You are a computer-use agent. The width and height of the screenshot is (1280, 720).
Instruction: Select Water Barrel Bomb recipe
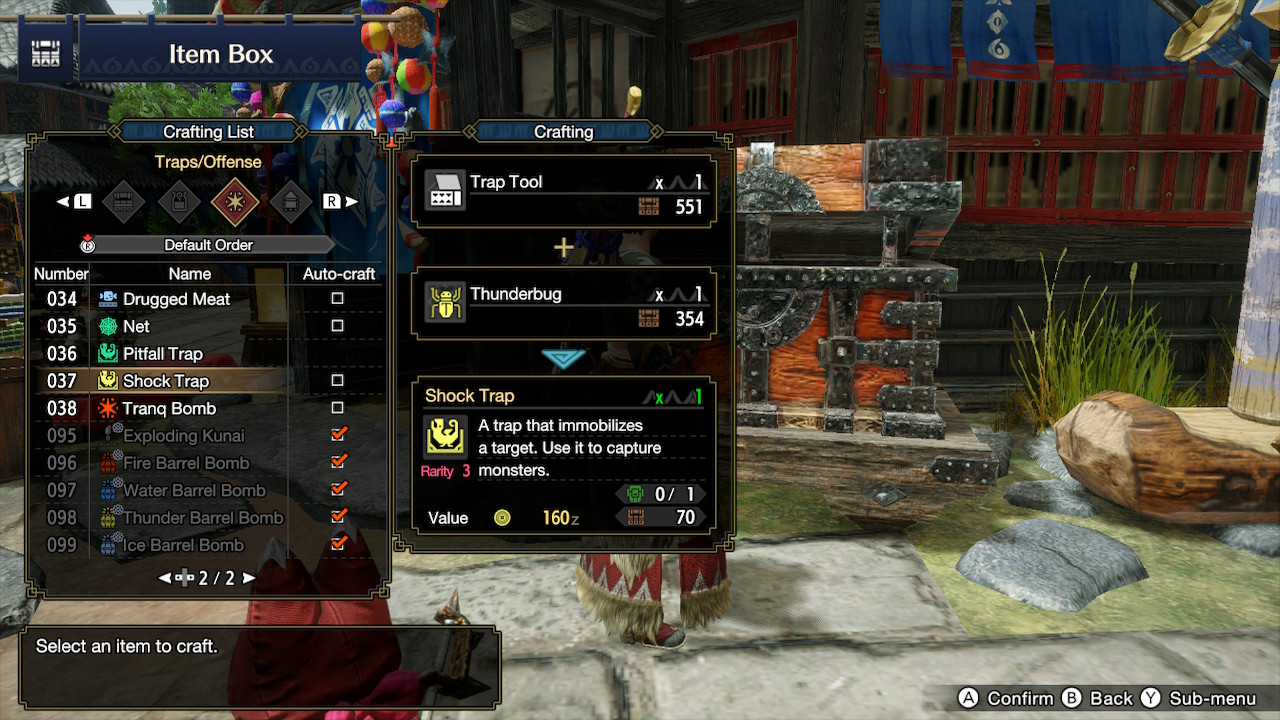(194, 490)
